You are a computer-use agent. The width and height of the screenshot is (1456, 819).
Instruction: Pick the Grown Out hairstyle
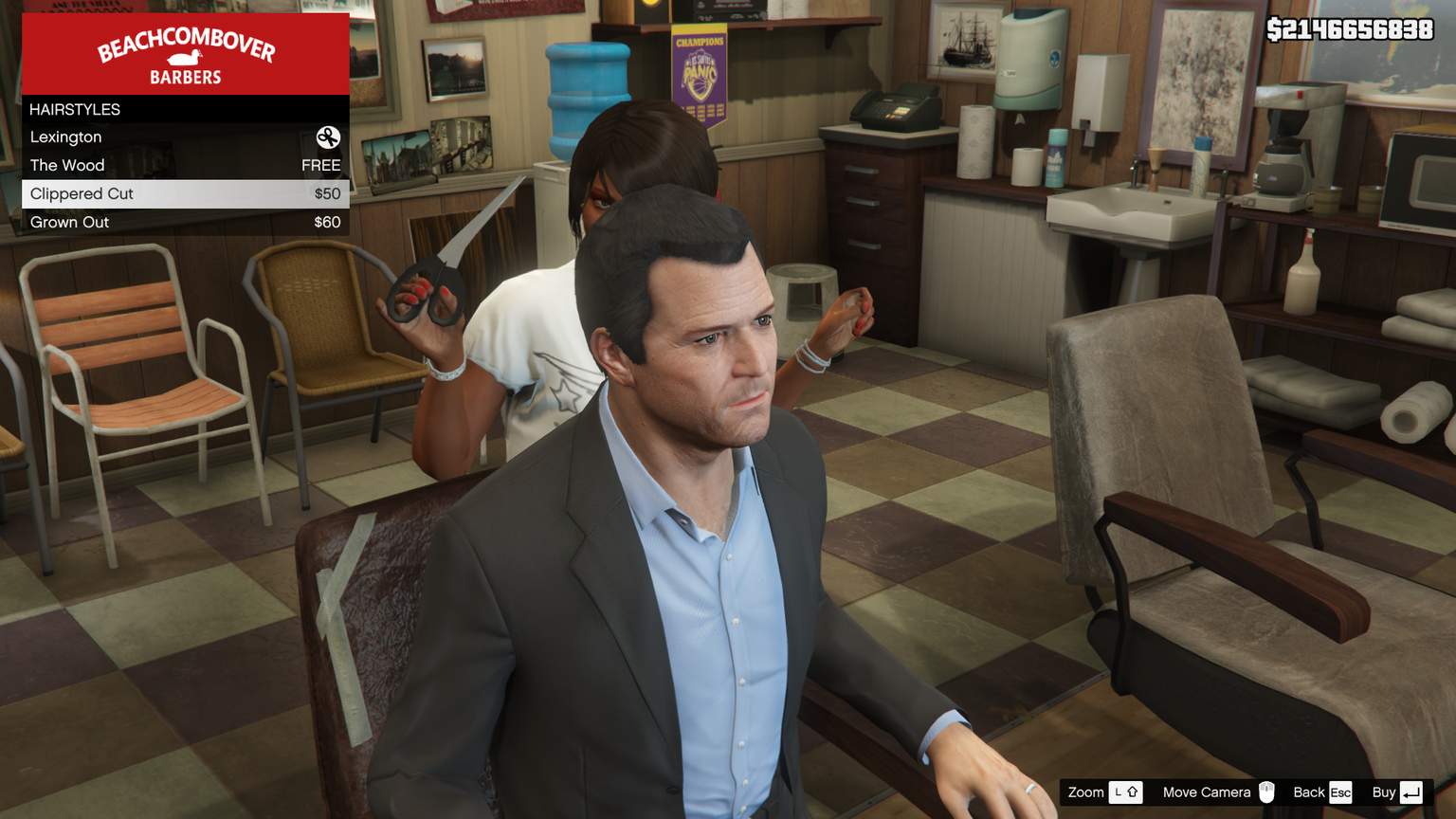pos(185,223)
